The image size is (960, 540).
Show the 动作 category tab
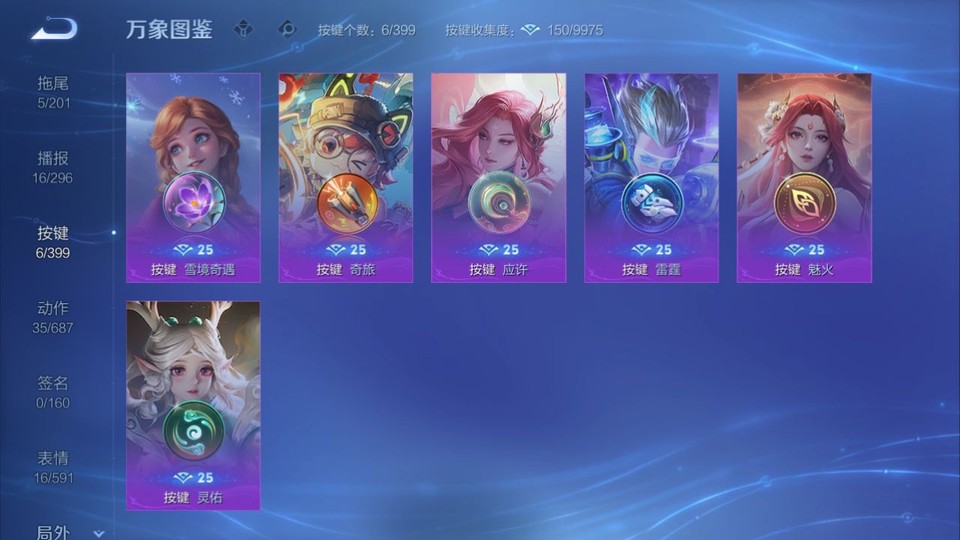[54, 317]
